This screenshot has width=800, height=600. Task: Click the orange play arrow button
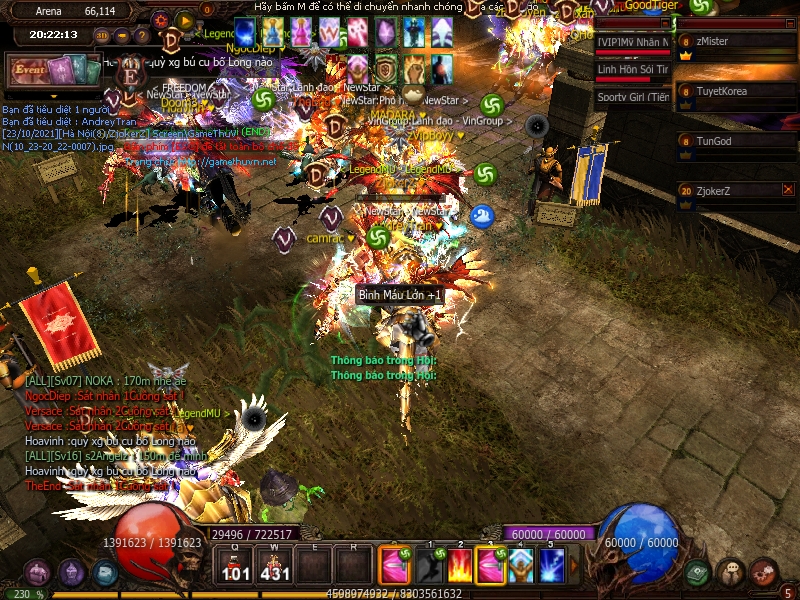pyautogui.click(x=184, y=18)
